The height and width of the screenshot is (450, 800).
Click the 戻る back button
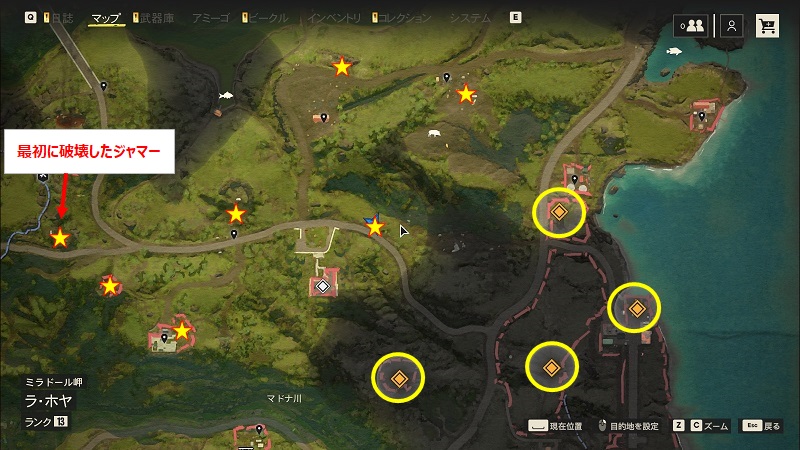(760, 425)
